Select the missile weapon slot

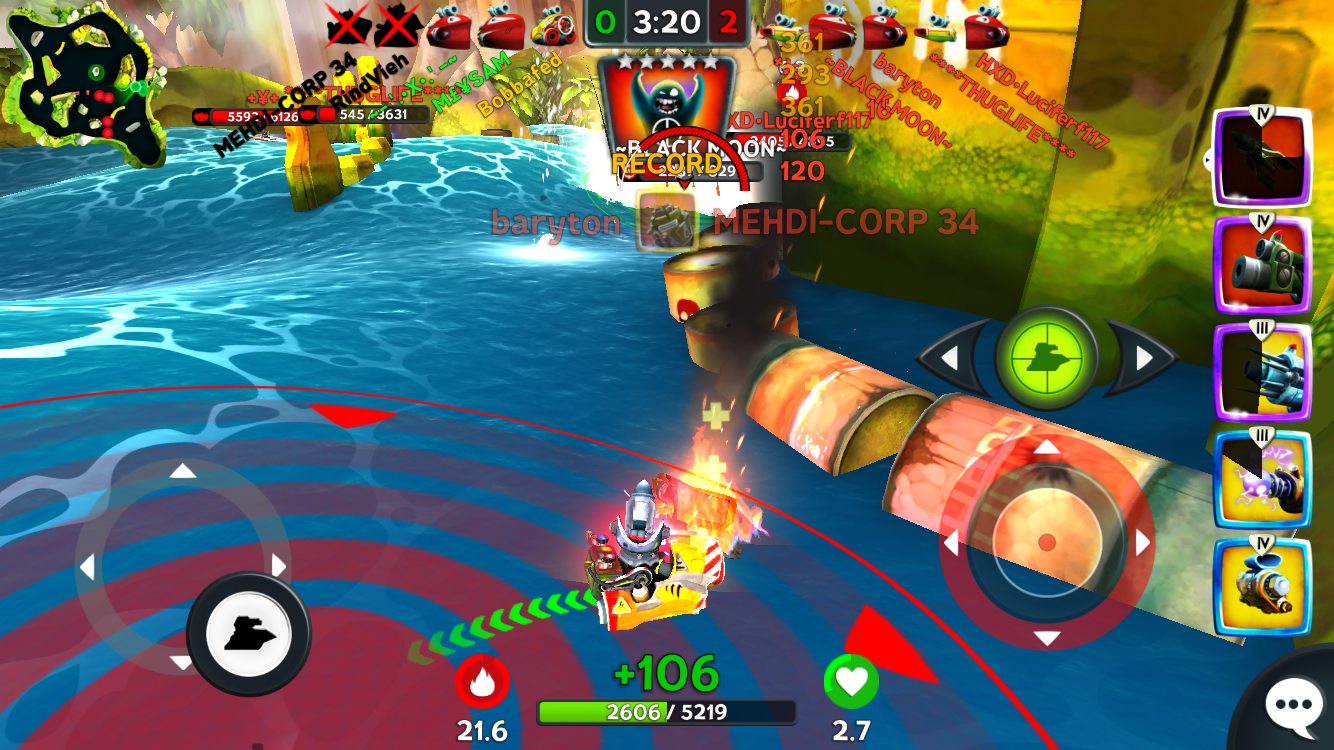pyautogui.click(x=1262, y=158)
